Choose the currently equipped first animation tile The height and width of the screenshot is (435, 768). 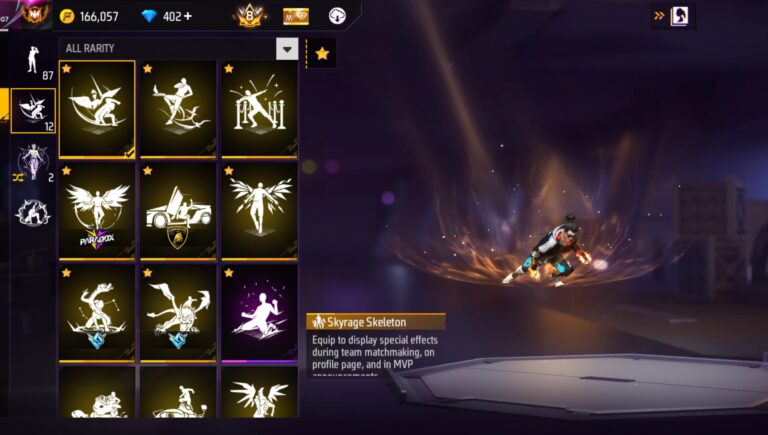point(97,108)
